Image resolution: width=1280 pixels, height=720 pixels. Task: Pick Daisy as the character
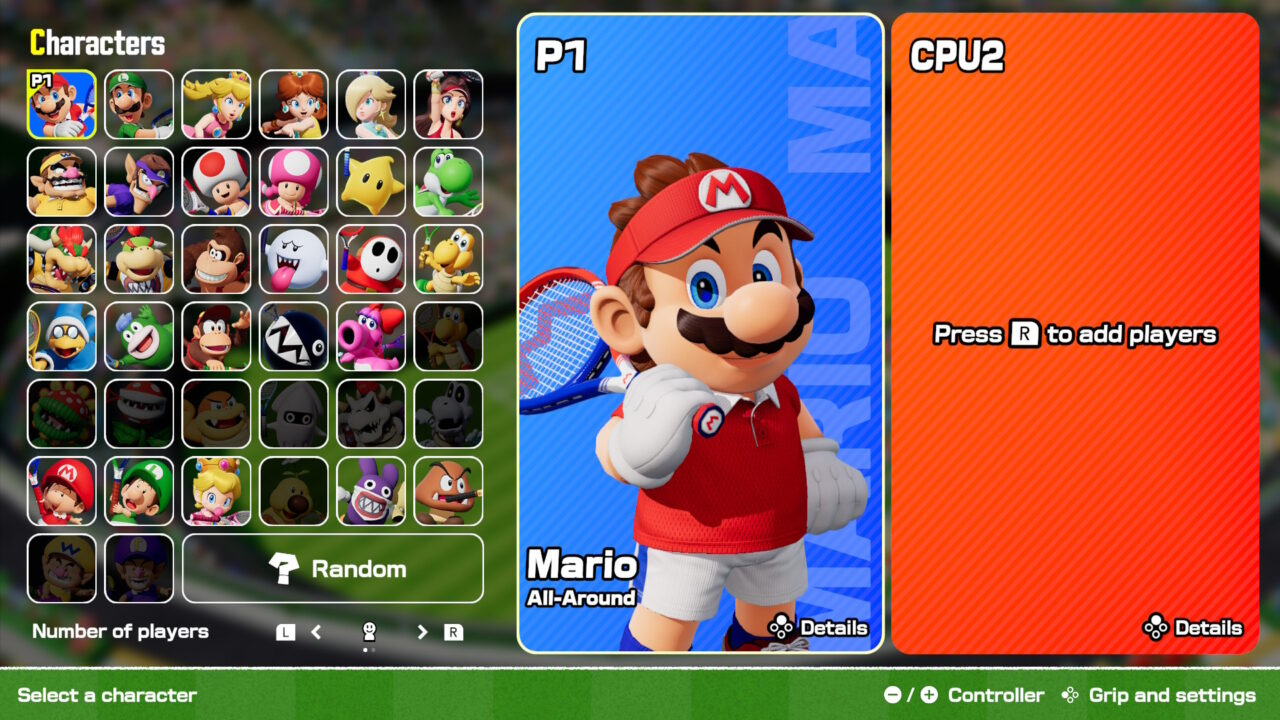pos(294,104)
